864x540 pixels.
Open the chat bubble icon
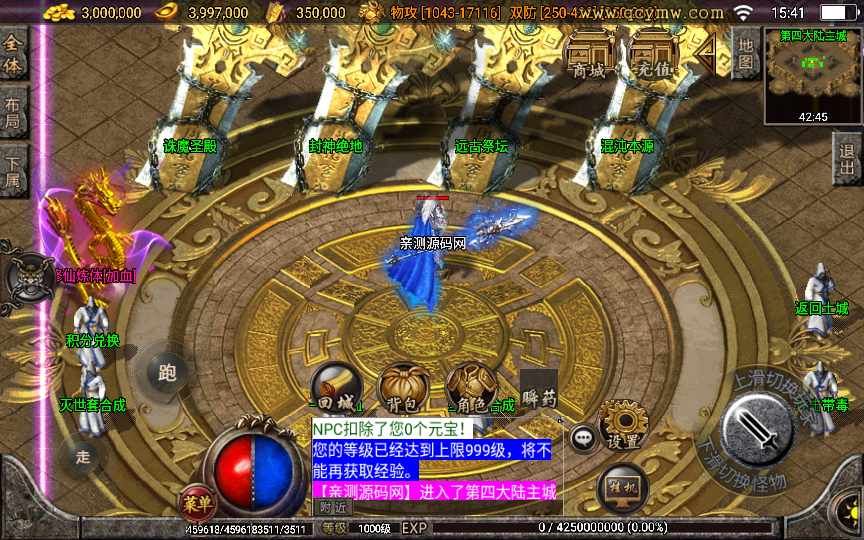coord(584,437)
